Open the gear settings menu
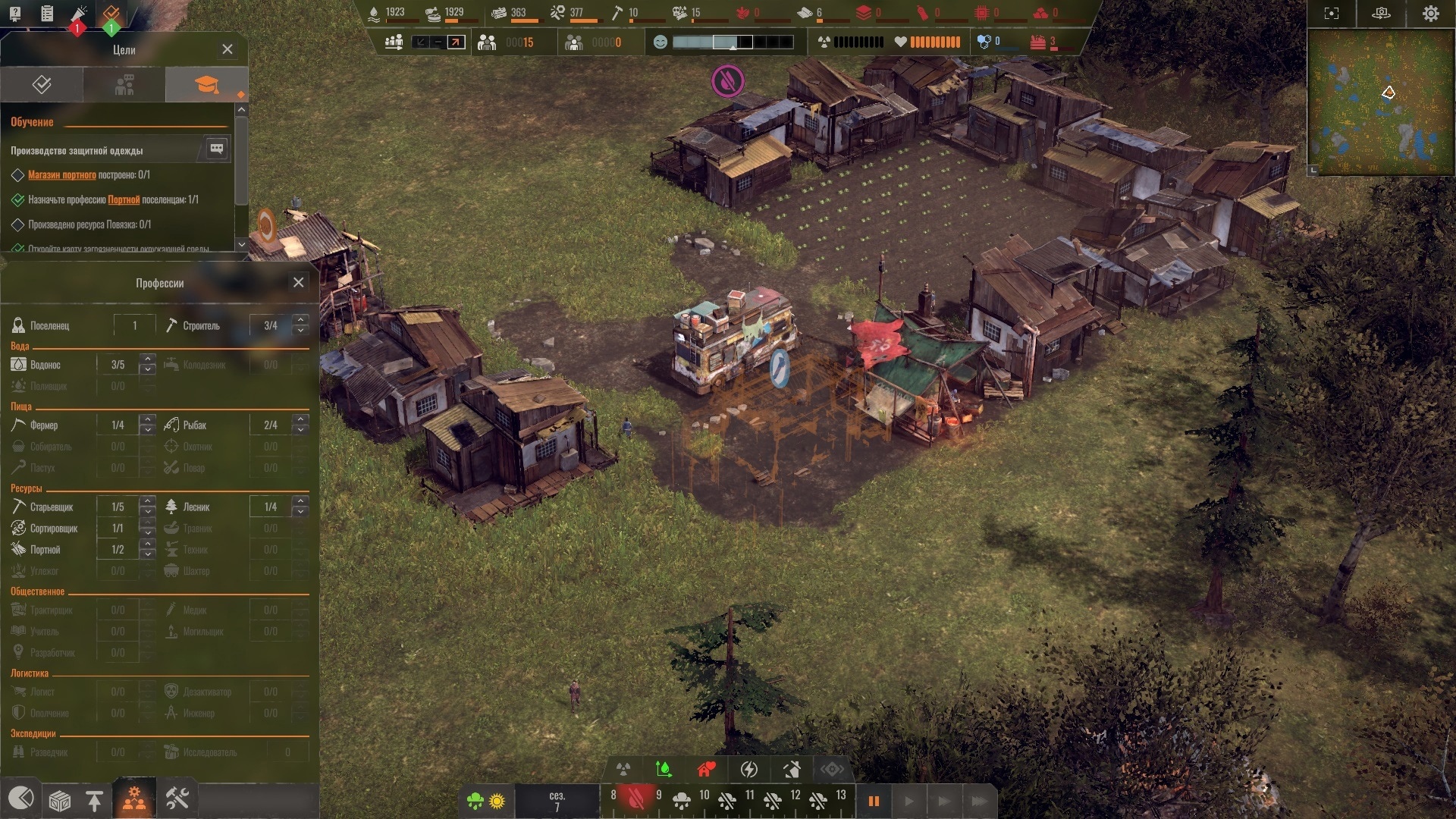The height and width of the screenshot is (819, 1456). (1430, 14)
